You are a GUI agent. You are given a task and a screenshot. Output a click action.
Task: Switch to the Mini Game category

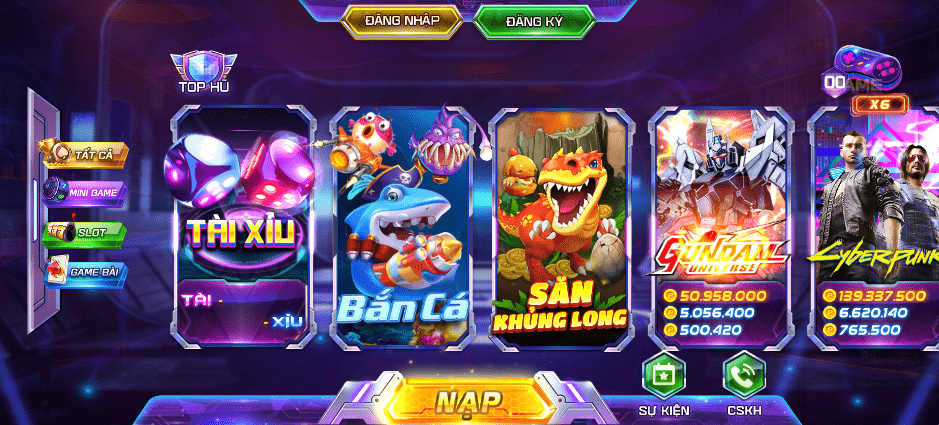coord(86,192)
